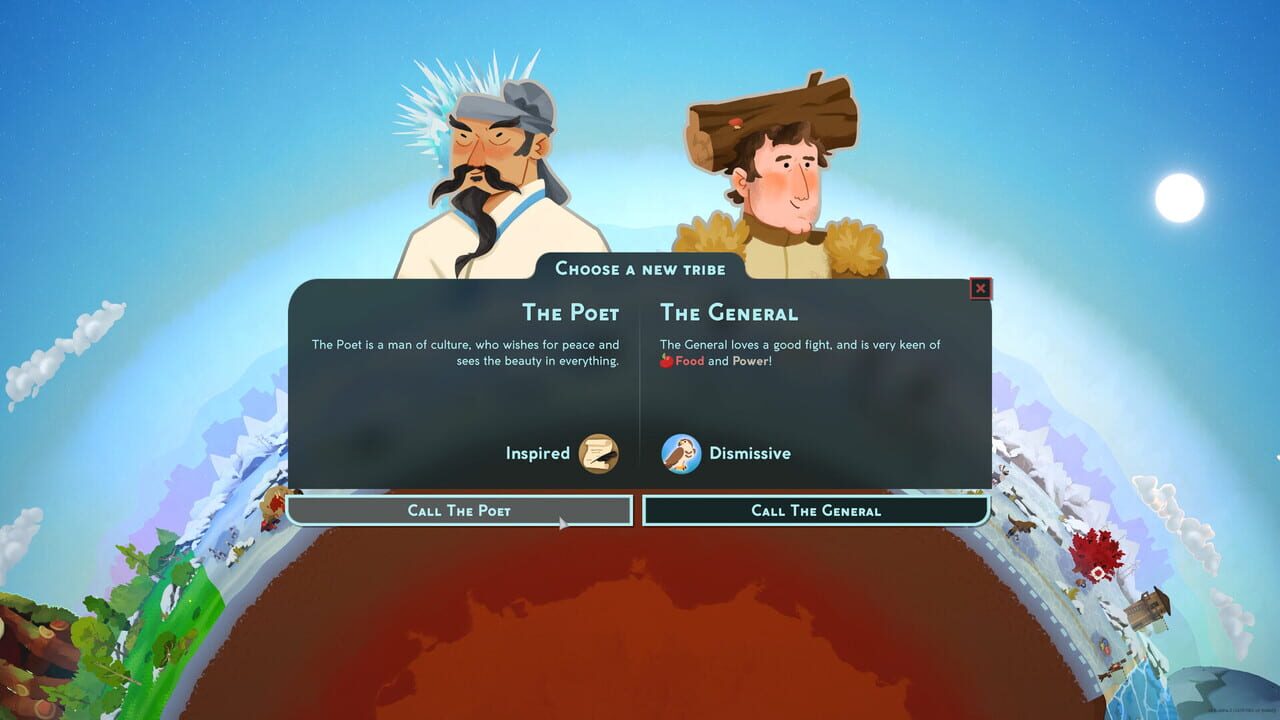Close the tribe selection dialog
The height and width of the screenshot is (720, 1280).
(x=980, y=289)
